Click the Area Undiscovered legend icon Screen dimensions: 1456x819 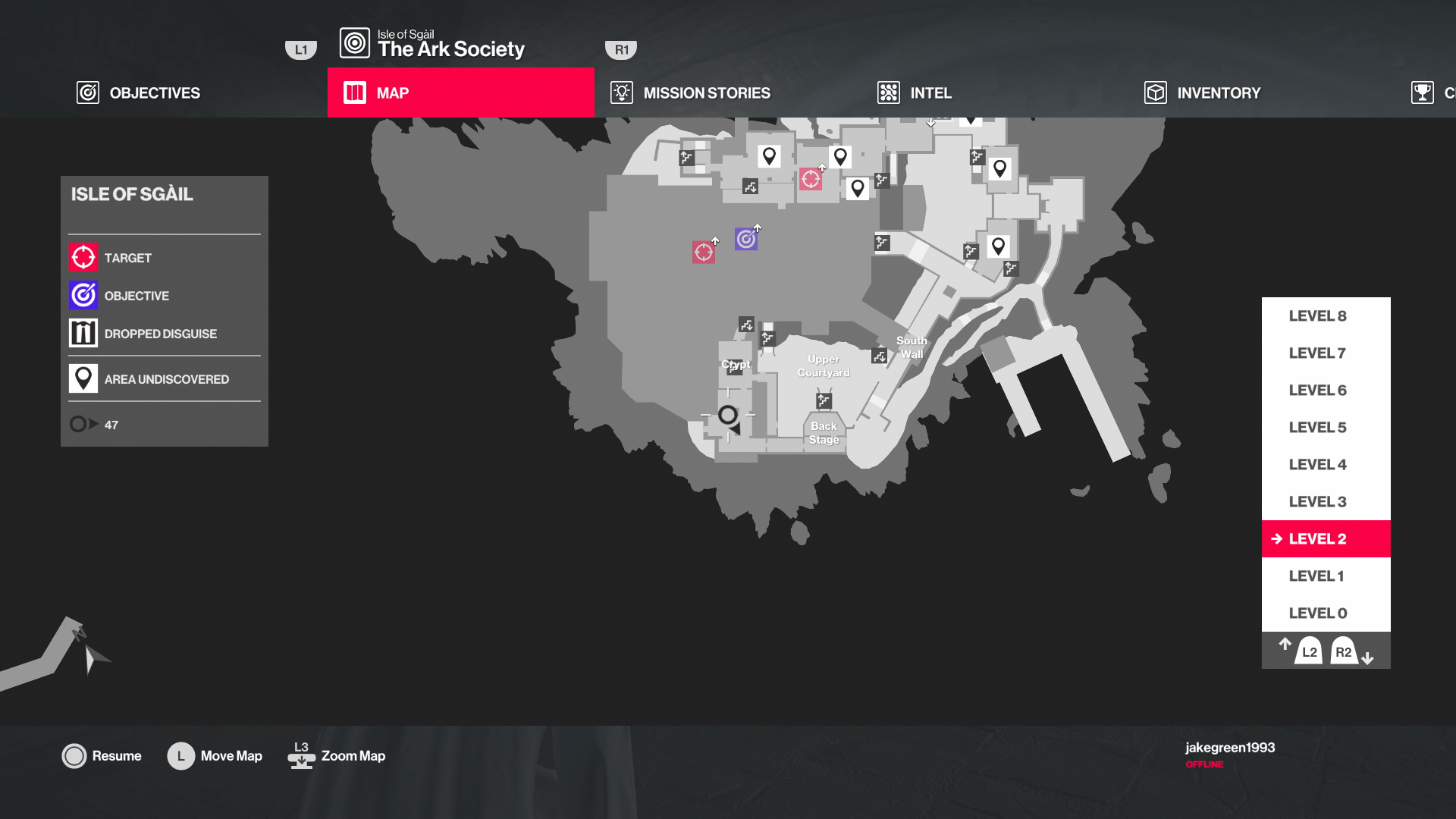point(83,378)
